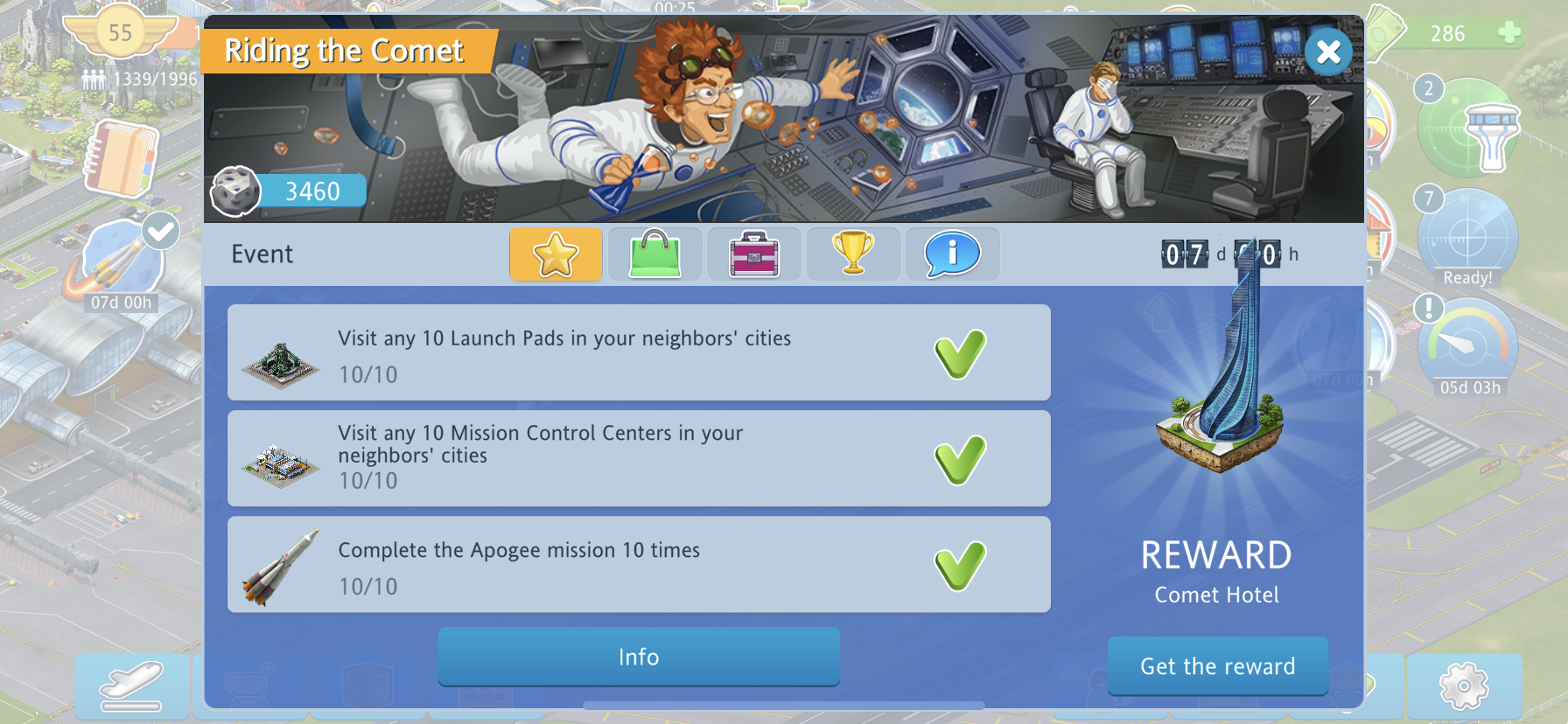Tap the green plus to add cash
The height and width of the screenshot is (724, 1568).
pyautogui.click(x=1509, y=33)
